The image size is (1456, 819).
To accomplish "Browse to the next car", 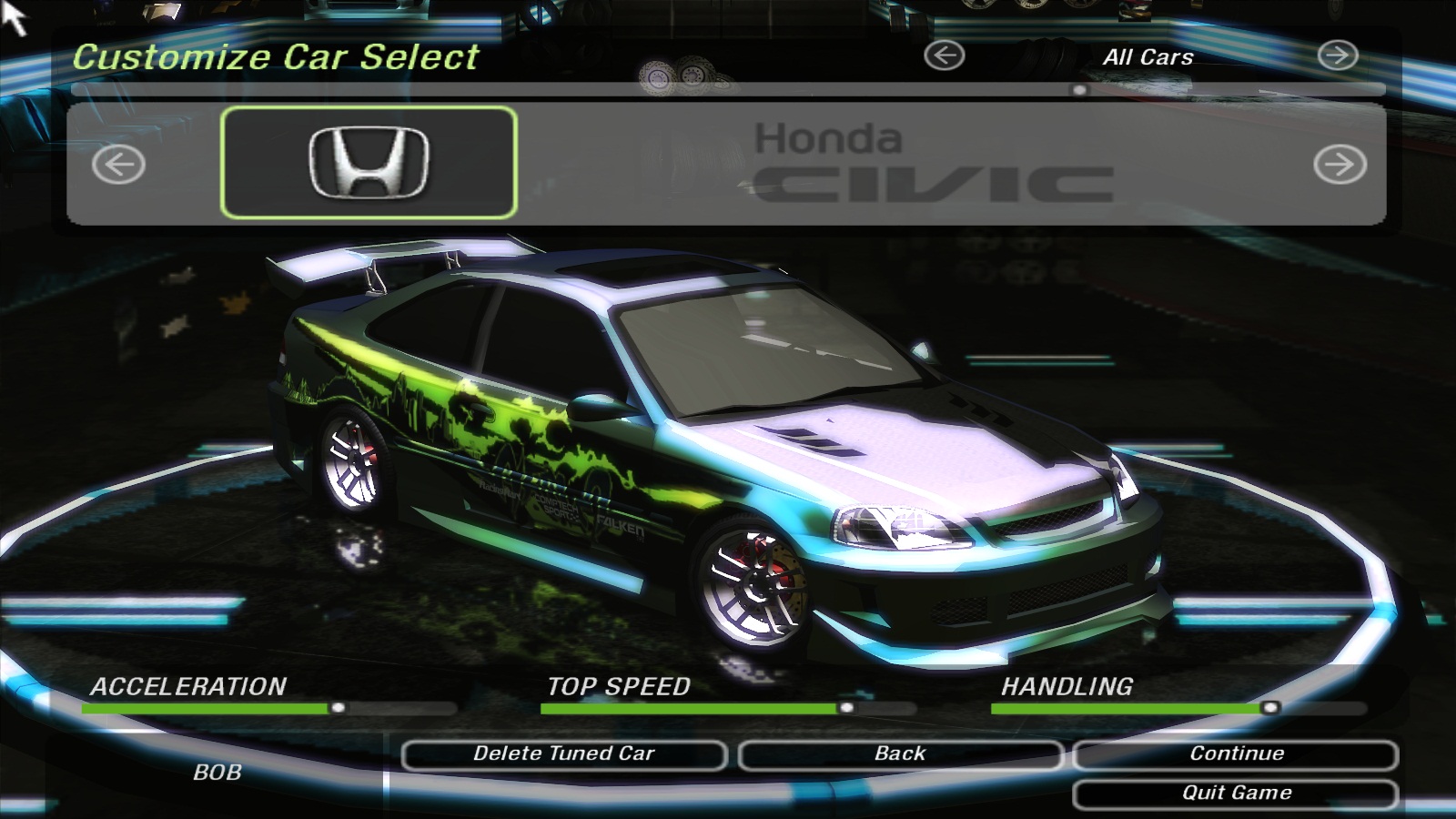I will 1340,165.
